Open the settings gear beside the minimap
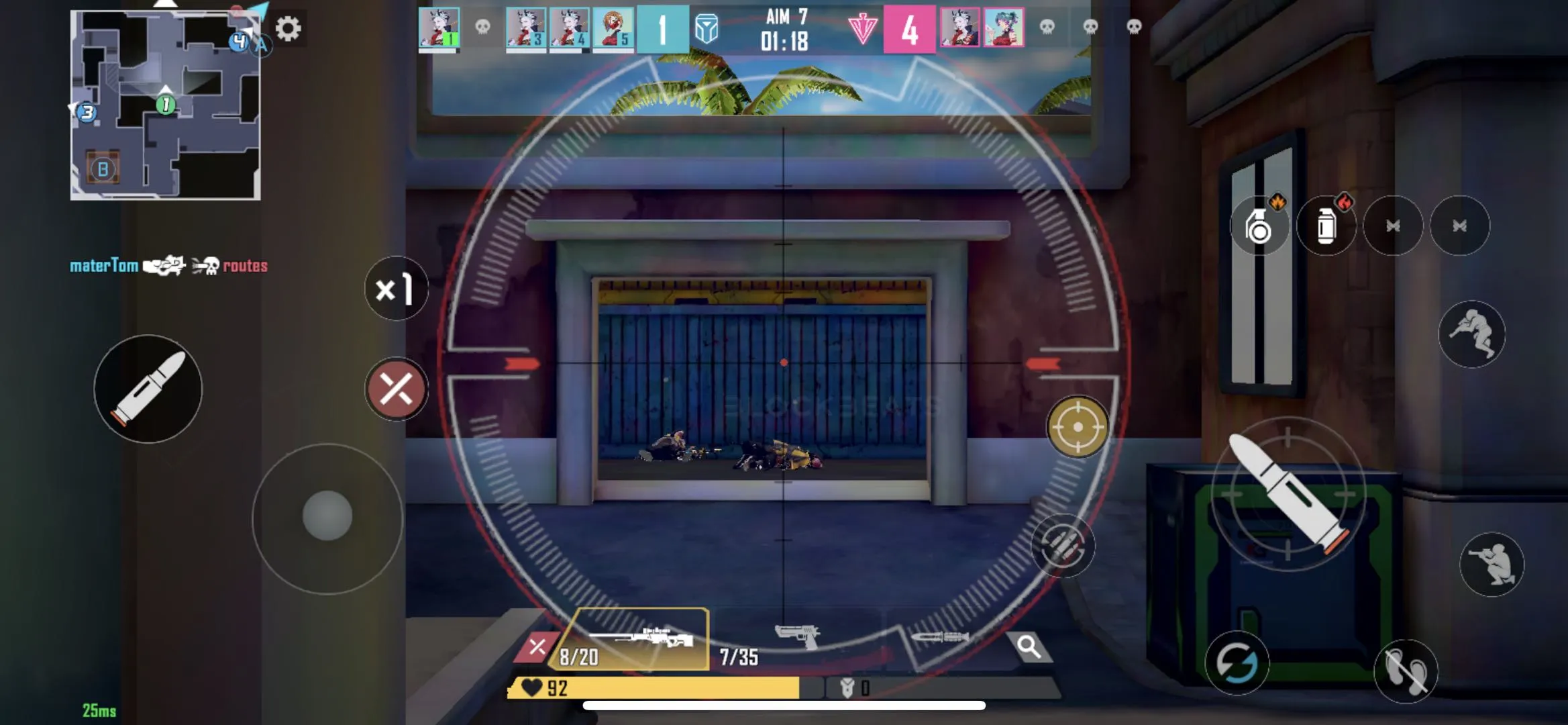 289,29
